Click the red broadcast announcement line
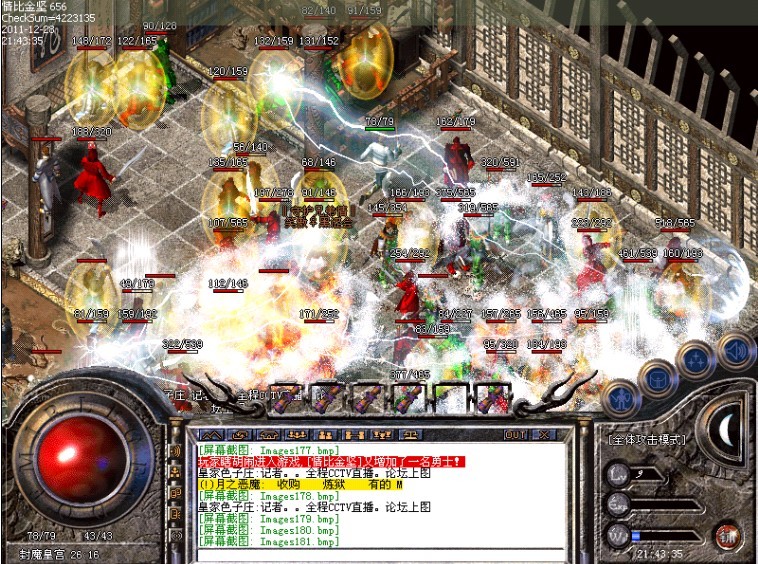The image size is (758, 564). click(331, 462)
